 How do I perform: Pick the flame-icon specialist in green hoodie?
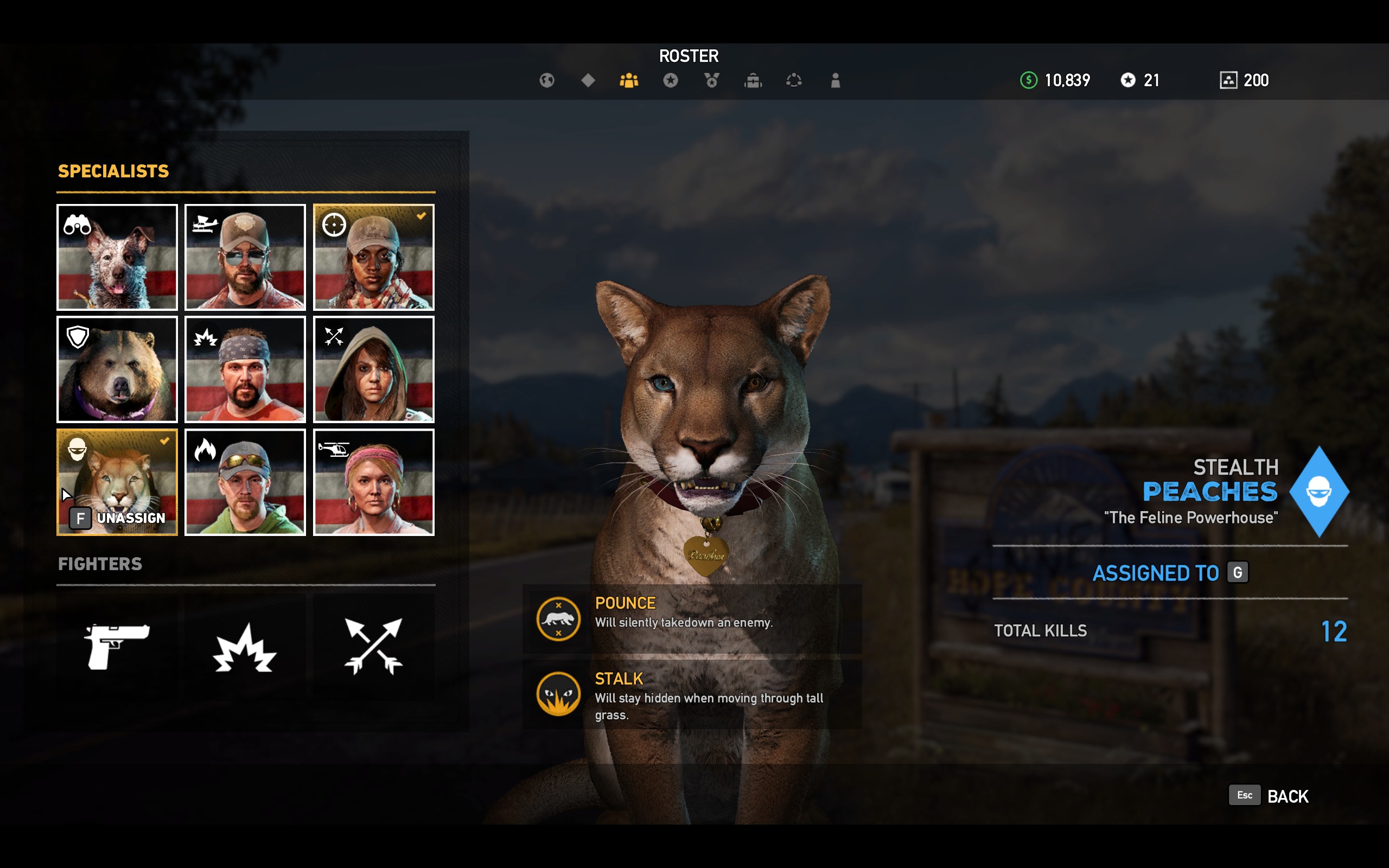(245, 481)
